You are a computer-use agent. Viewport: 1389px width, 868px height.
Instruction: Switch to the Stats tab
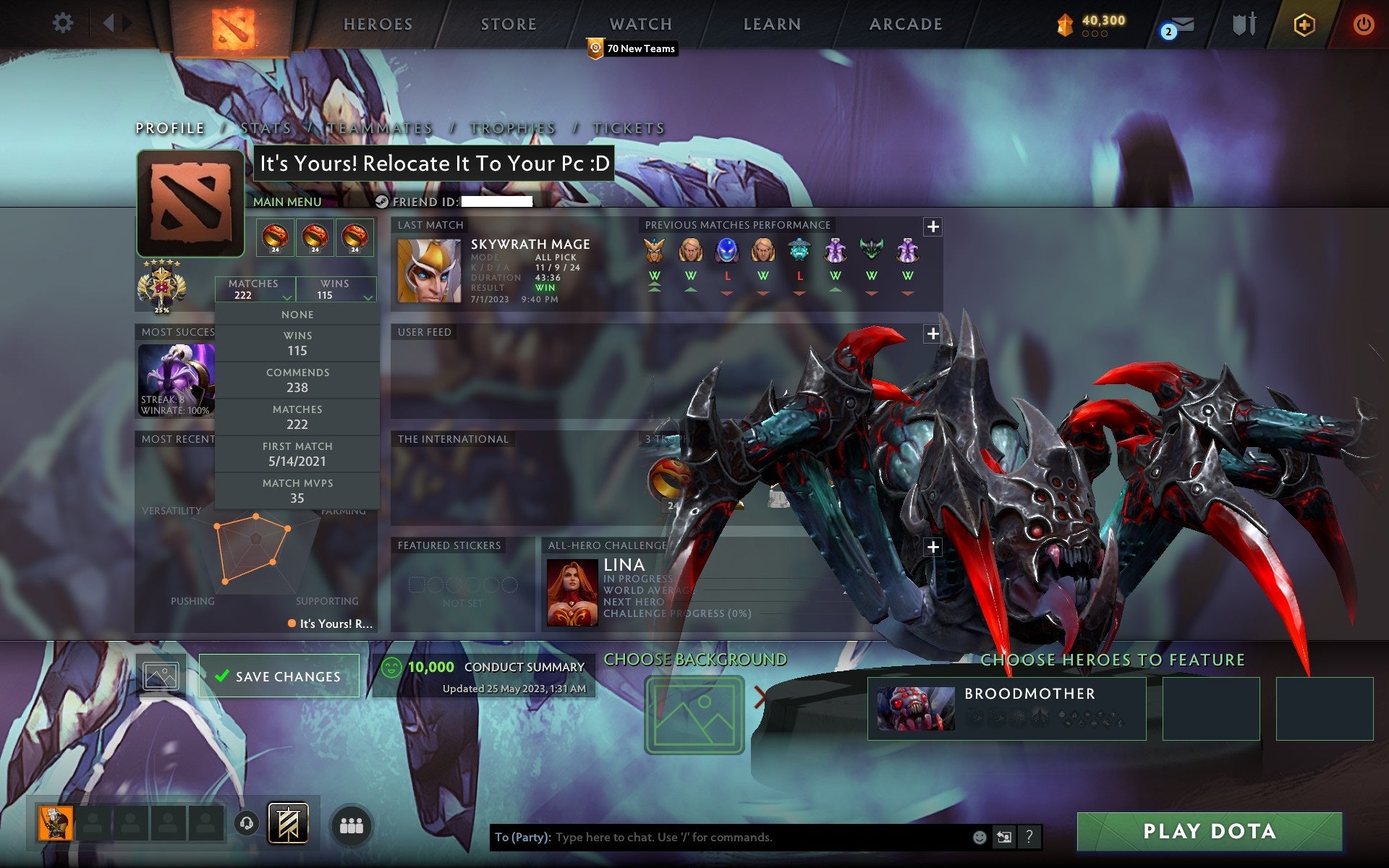click(267, 127)
